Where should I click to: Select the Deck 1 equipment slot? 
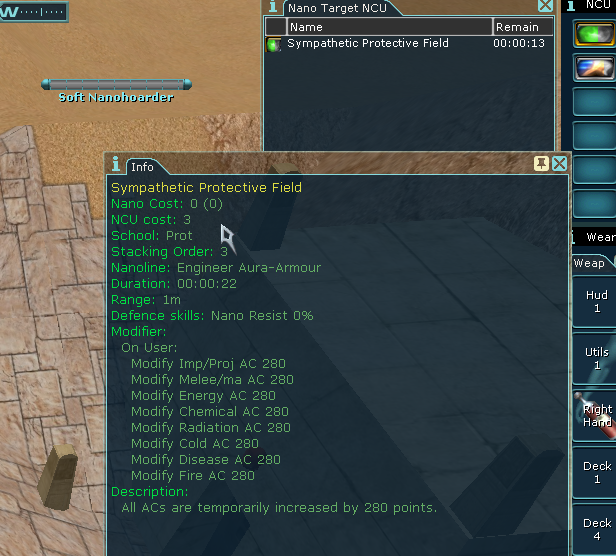596,473
